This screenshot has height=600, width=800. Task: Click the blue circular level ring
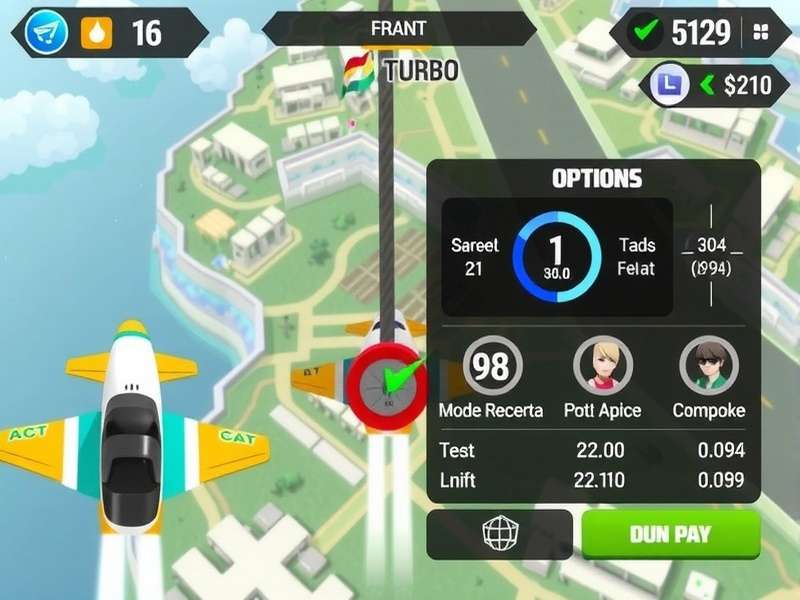[557, 256]
